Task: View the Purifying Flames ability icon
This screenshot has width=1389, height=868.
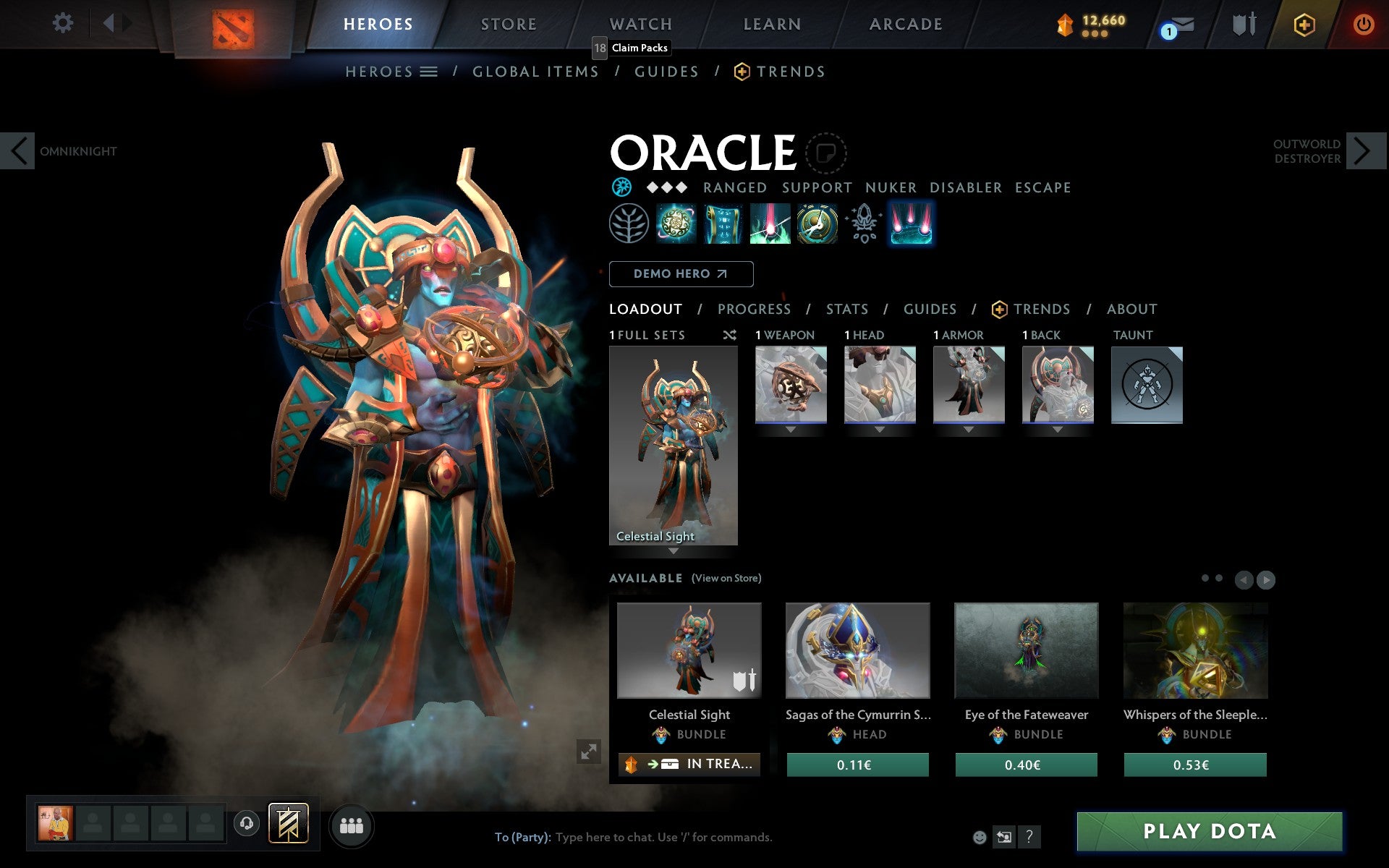Action: [x=768, y=225]
